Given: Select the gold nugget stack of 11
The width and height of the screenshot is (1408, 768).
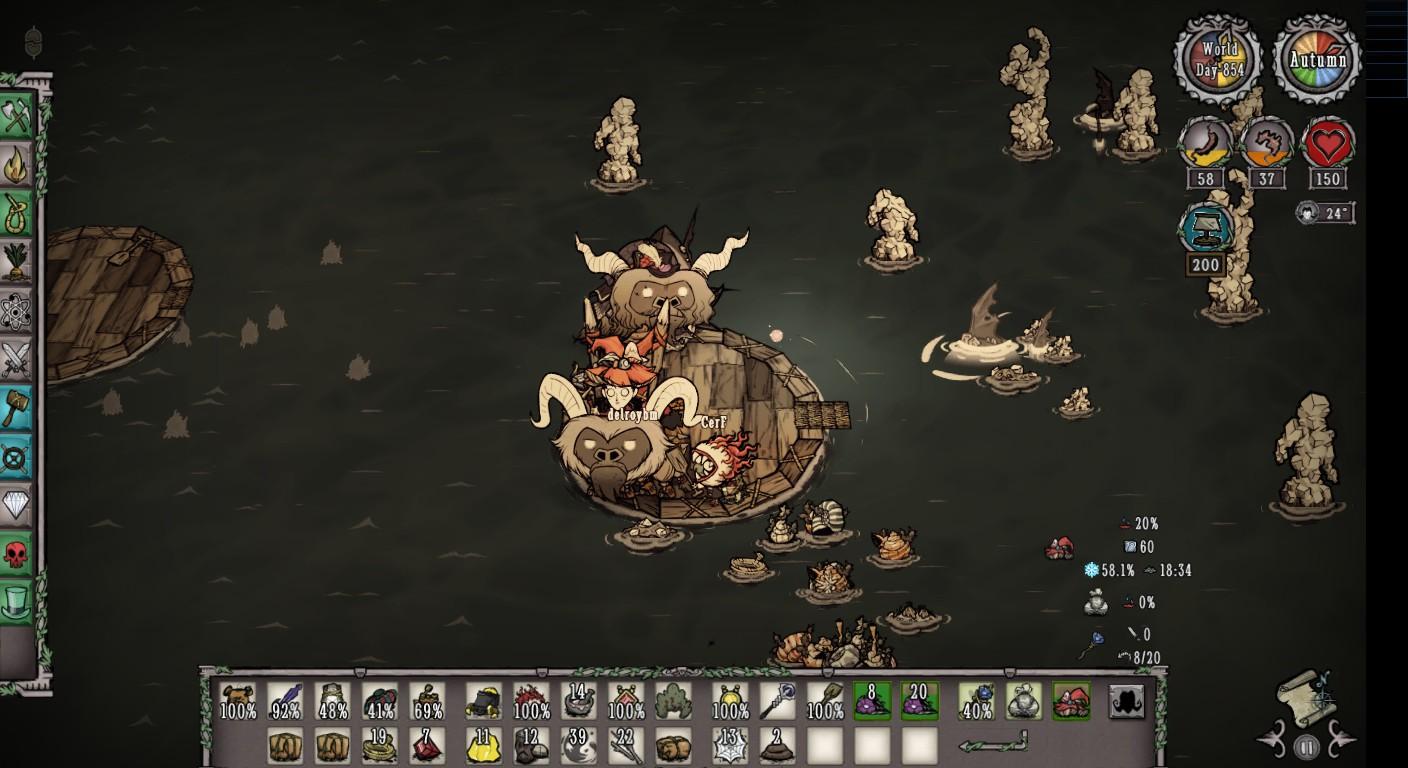Looking at the screenshot, I should coord(483,746).
